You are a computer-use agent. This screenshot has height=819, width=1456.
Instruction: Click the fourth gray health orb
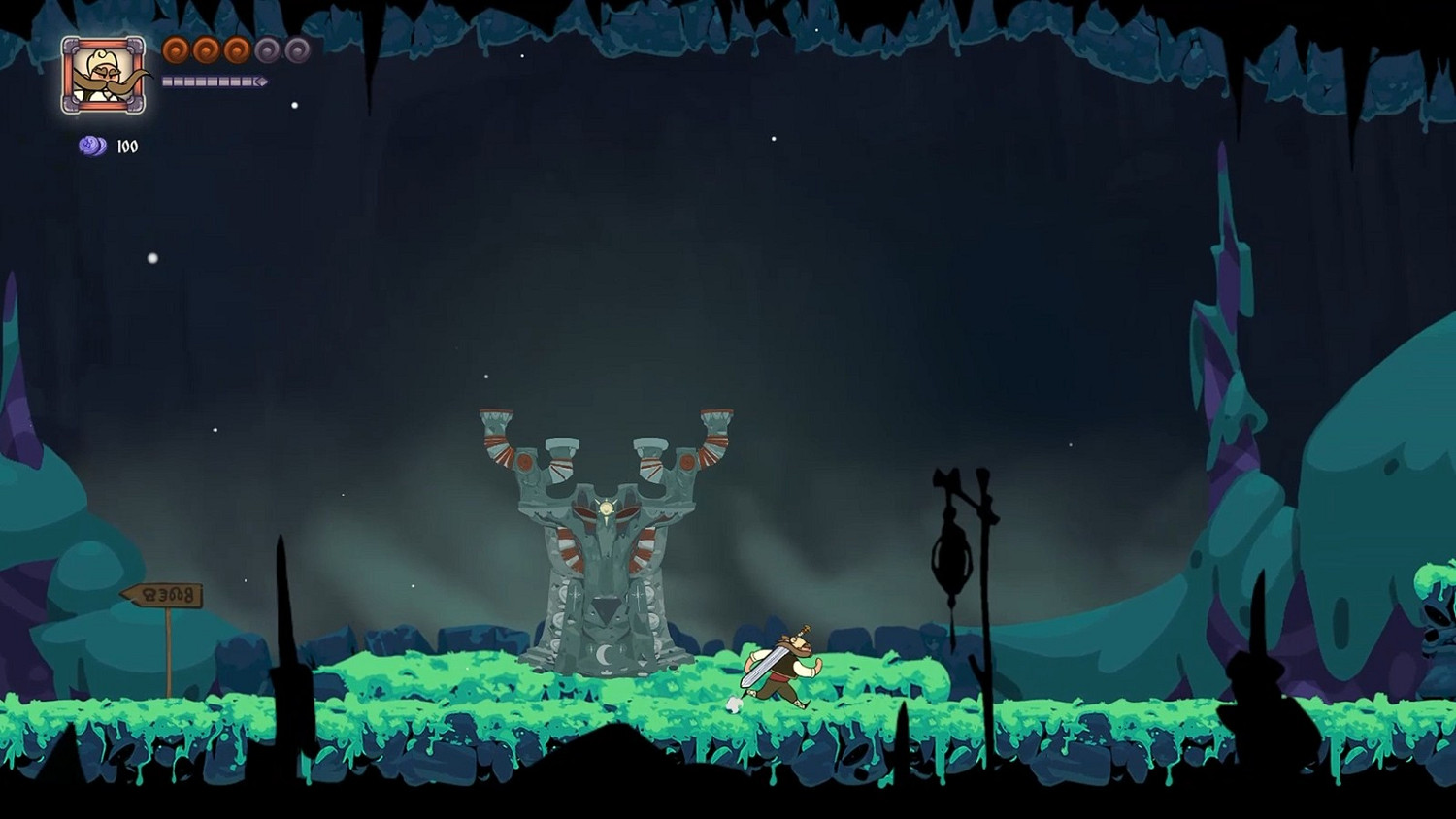point(265,49)
